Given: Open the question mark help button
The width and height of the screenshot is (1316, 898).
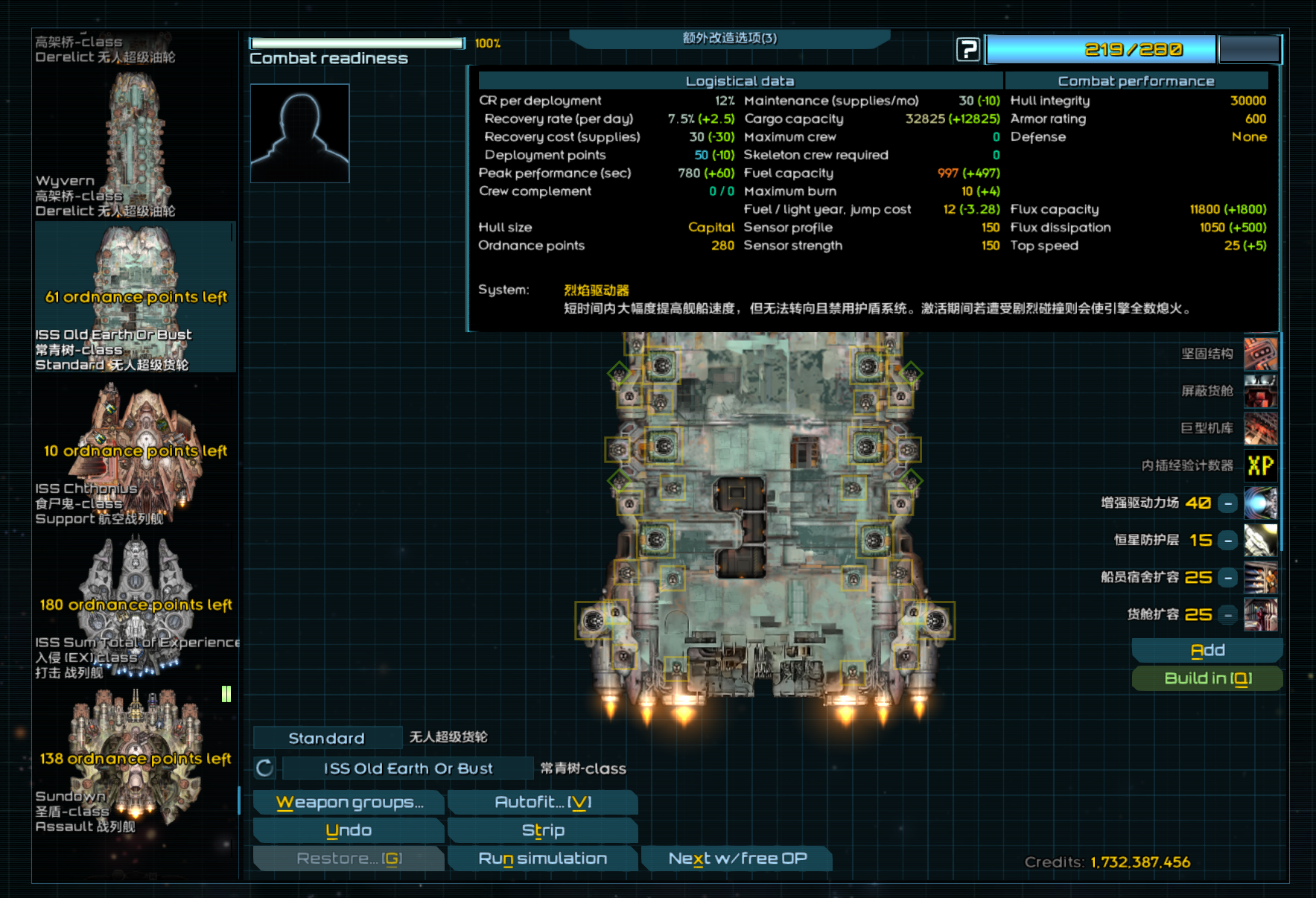Looking at the screenshot, I should (x=967, y=50).
